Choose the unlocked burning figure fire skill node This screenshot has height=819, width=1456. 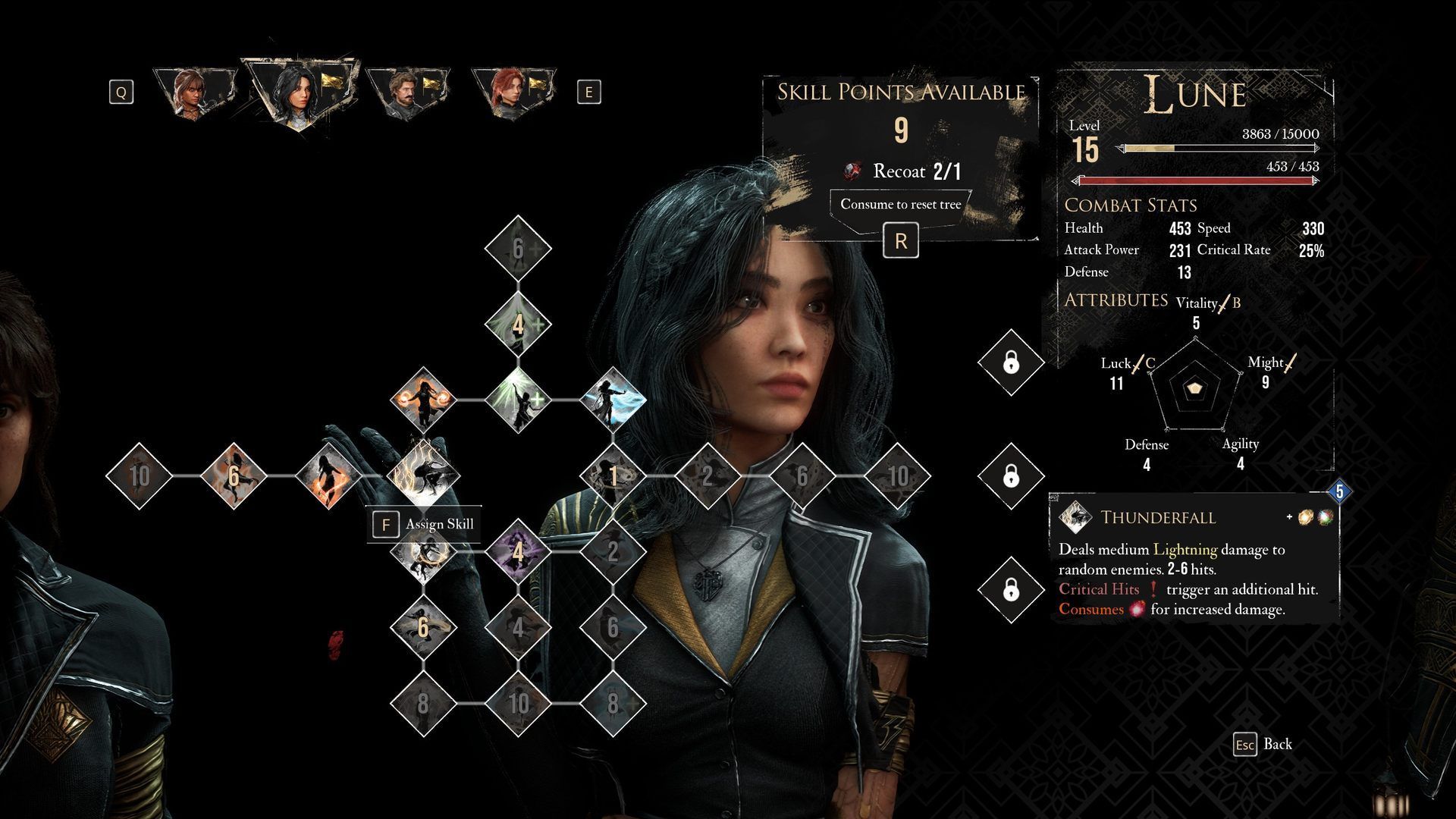(x=328, y=475)
